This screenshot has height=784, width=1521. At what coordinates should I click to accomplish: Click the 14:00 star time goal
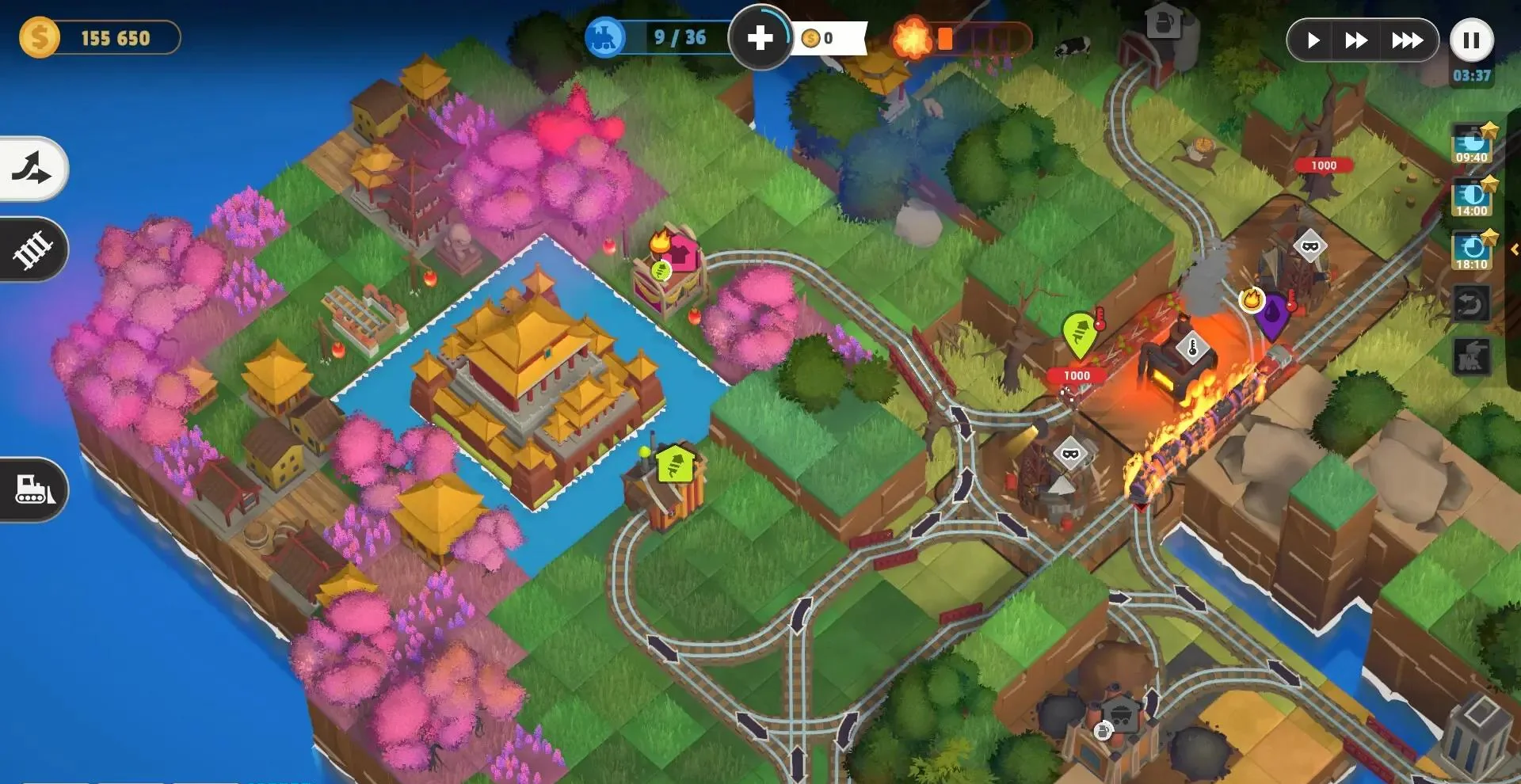click(x=1471, y=197)
